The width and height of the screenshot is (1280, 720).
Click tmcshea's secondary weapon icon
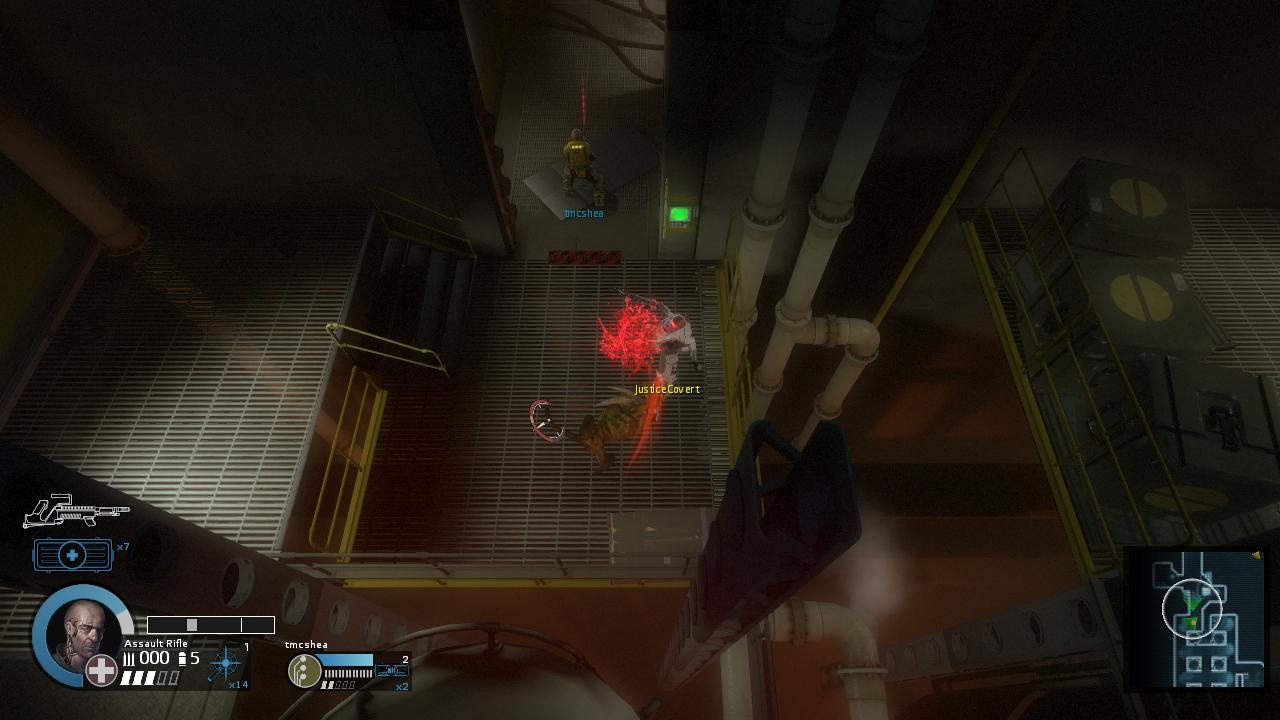coord(390,669)
